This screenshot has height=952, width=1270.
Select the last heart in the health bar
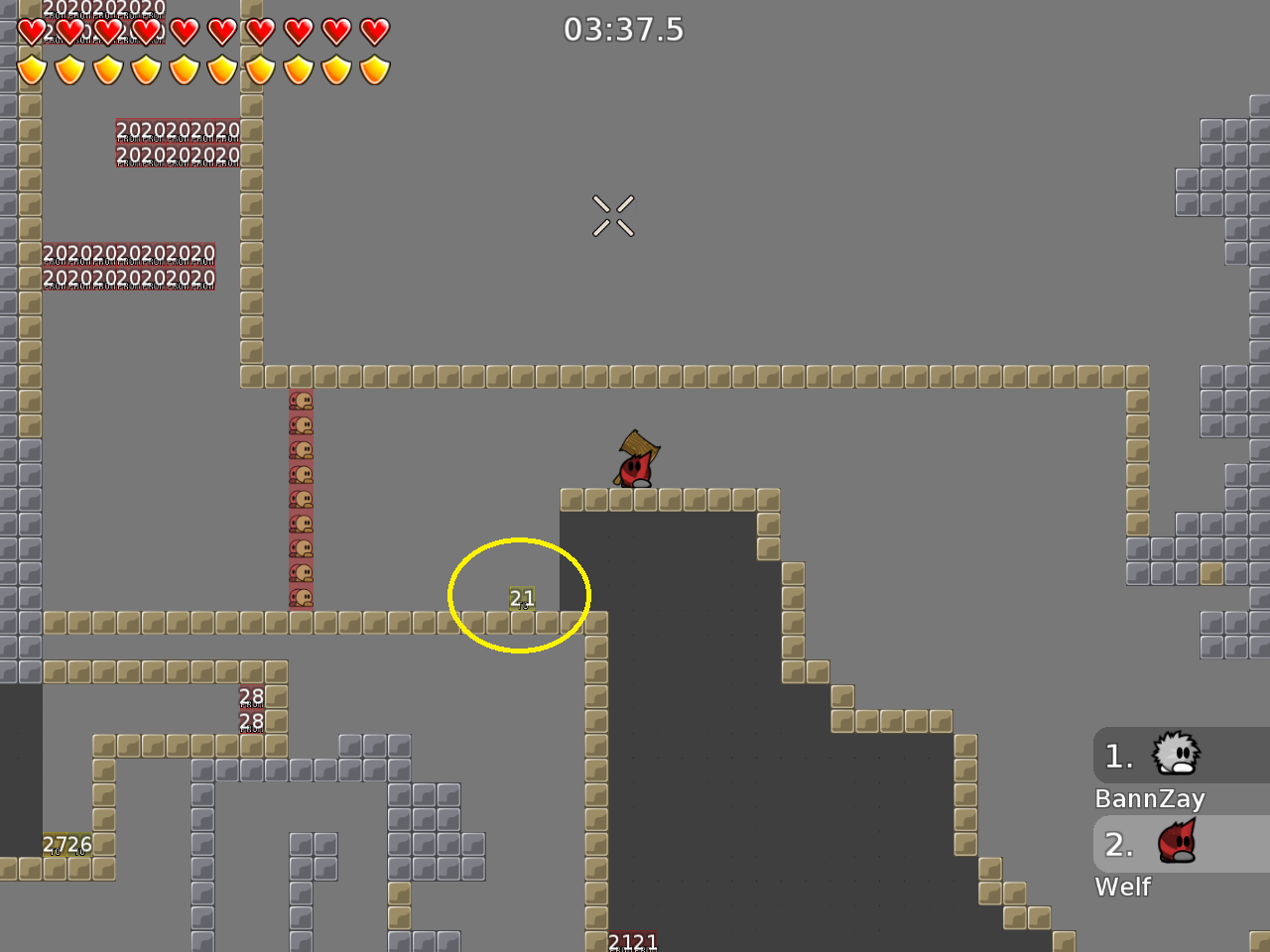(x=374, y=32)
